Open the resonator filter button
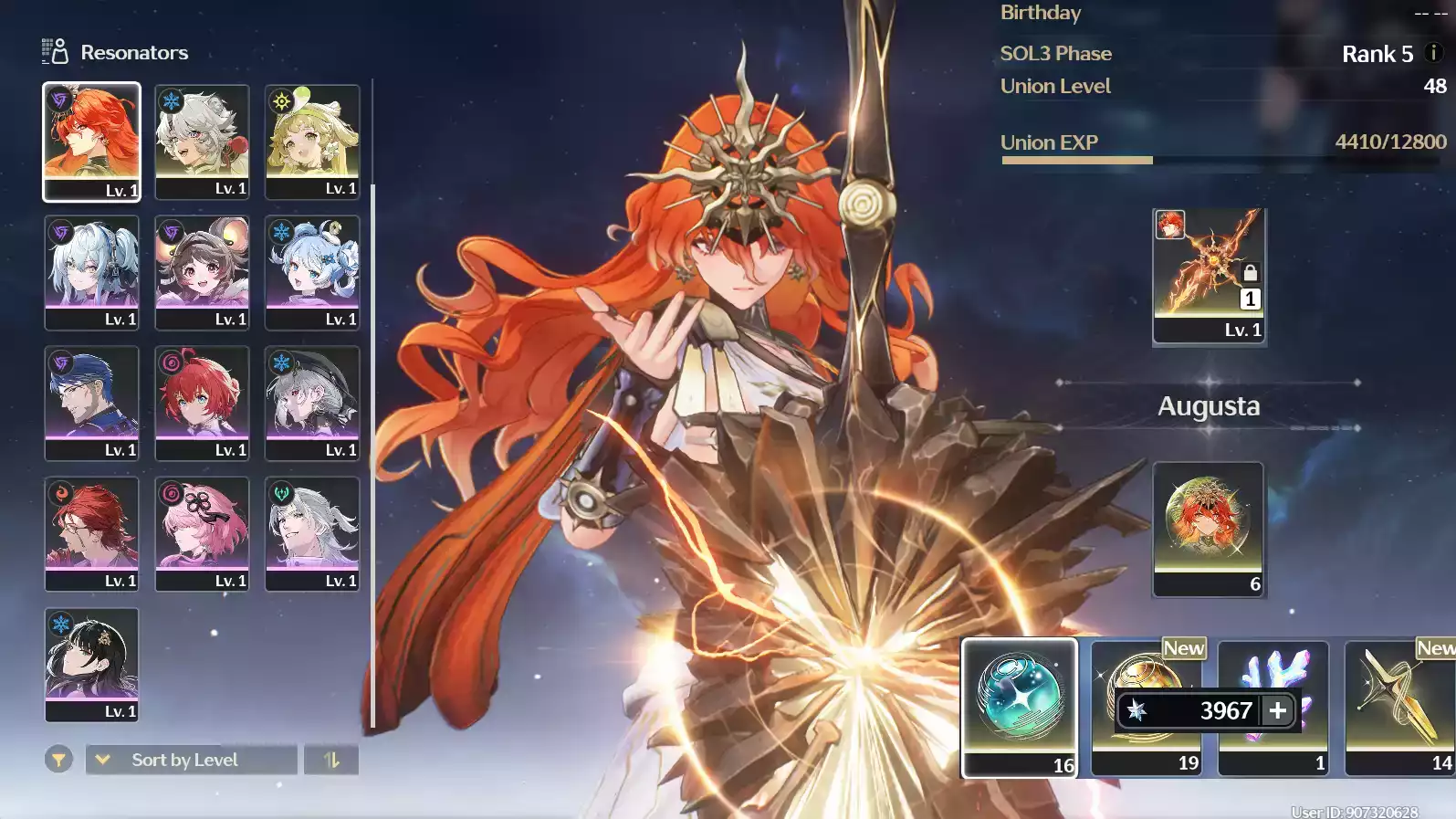1456x819 pixels. pyautogui.click(x=58, y=759)
